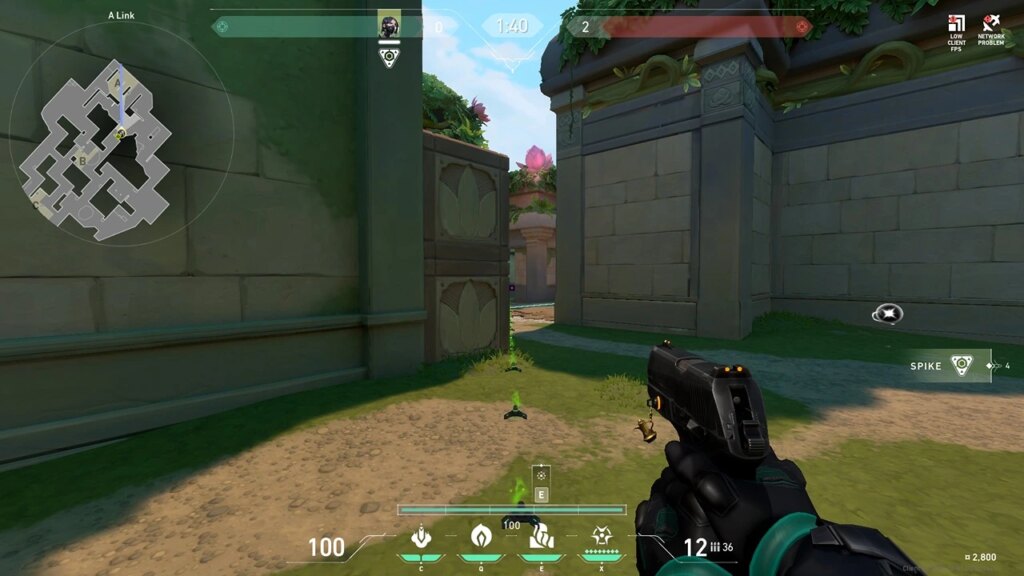Trigger the E ability icon

coord(541,537)
